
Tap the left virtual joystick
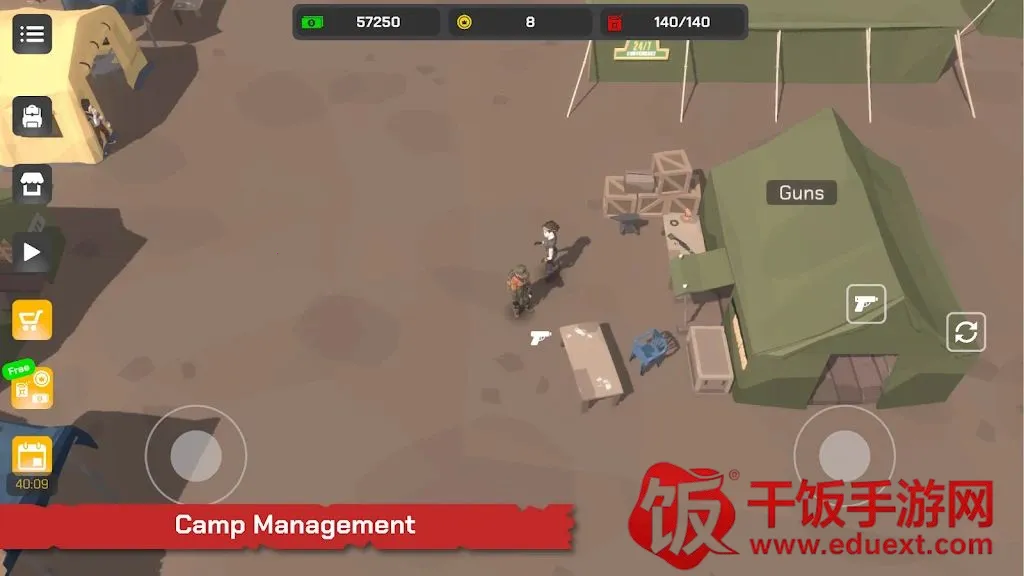(x=196, y=456)
